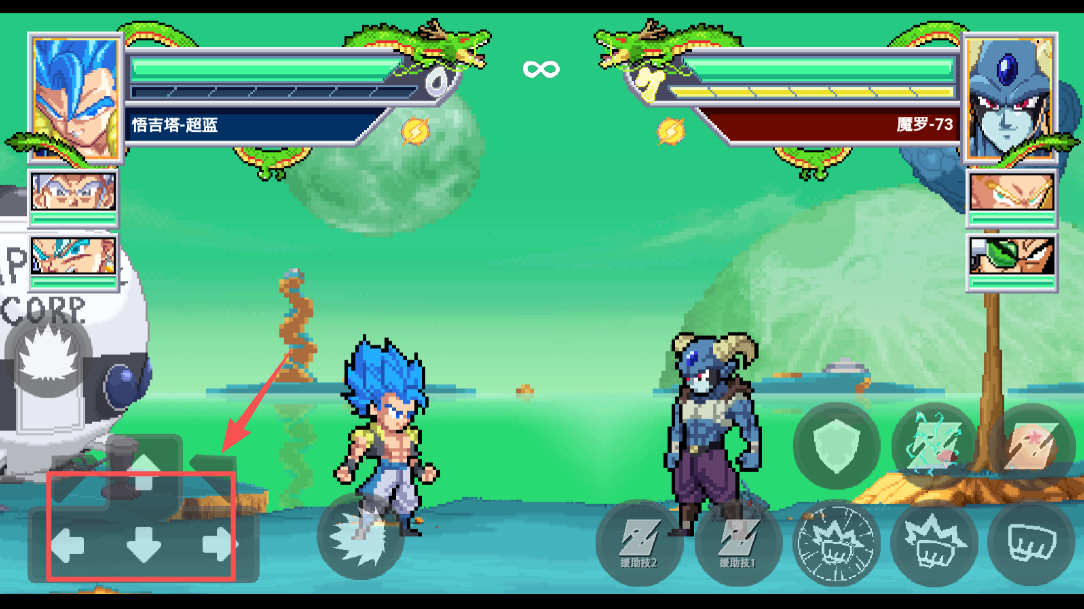Image resolution: width=1084 pixels, height=609 pixels.
Task: Use the Z skill with the star ball
Action: (1030, 446)
